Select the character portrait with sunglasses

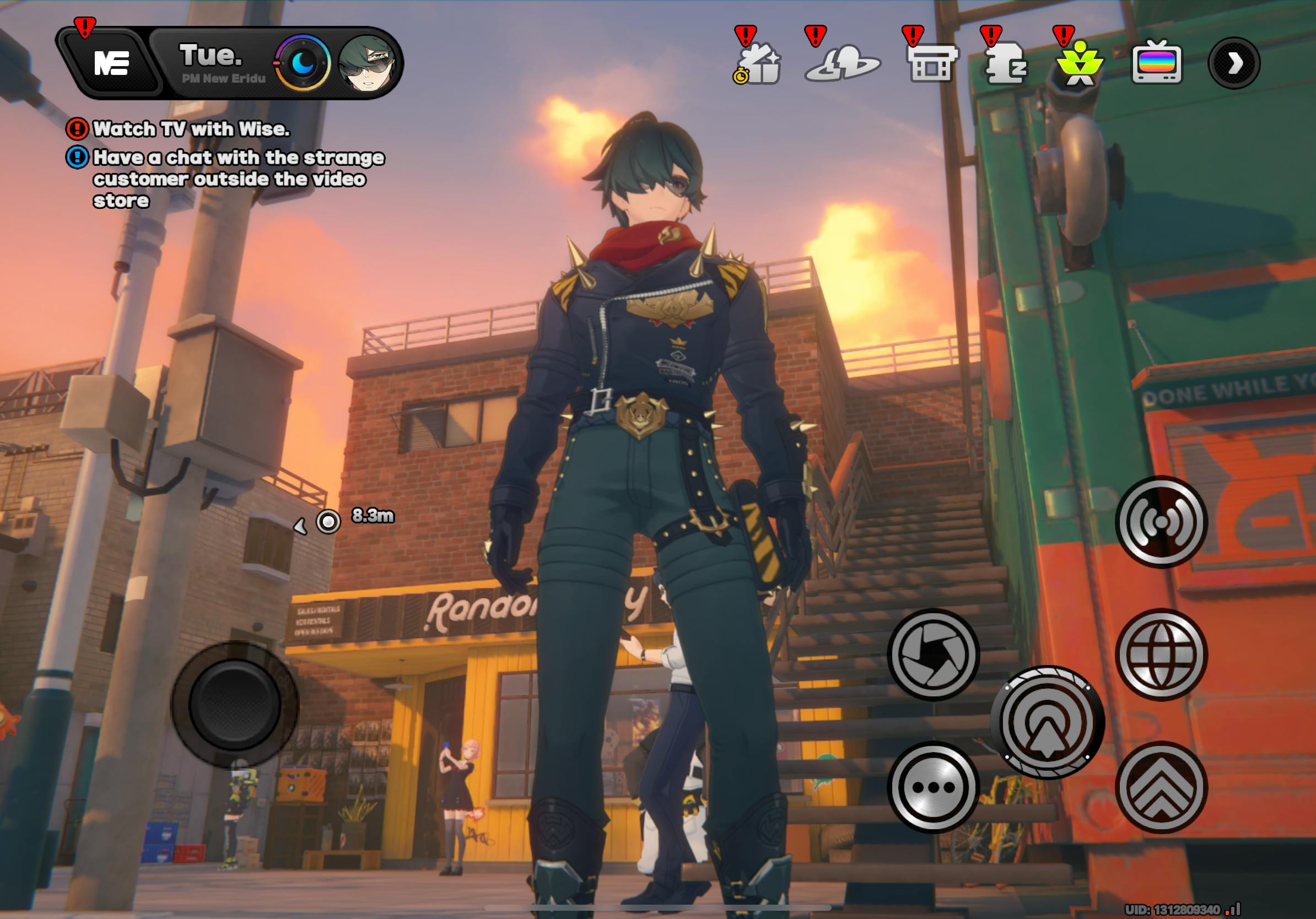367,64
